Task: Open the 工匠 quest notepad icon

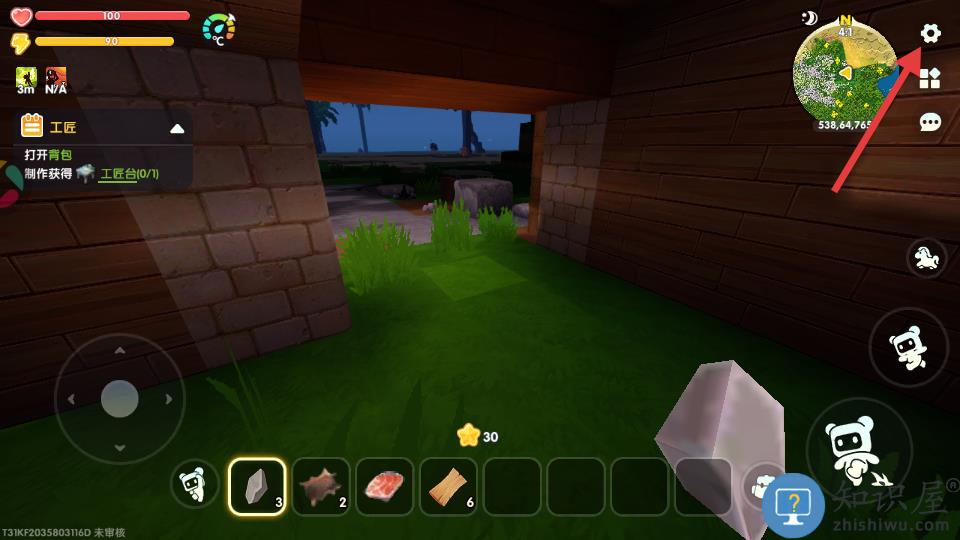Action: tap(32, 126)
